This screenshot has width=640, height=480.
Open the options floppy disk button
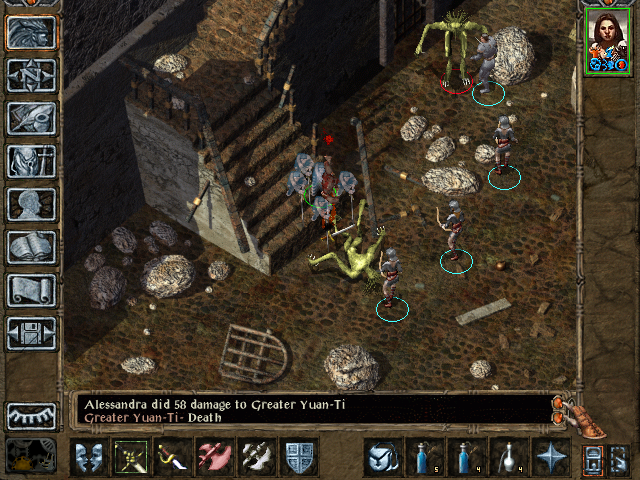31,333
